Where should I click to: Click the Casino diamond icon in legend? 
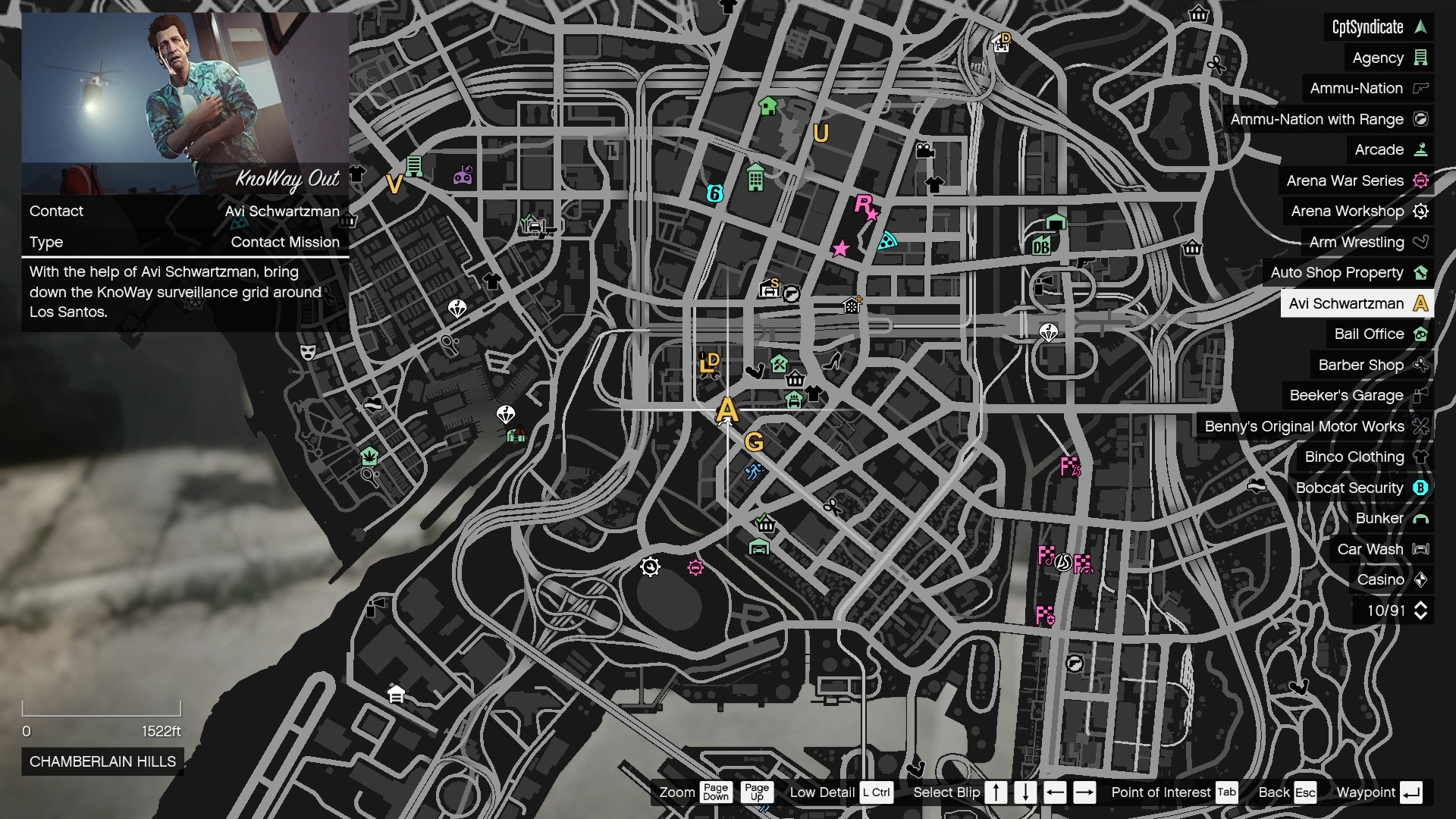[x=1420, y=579]
